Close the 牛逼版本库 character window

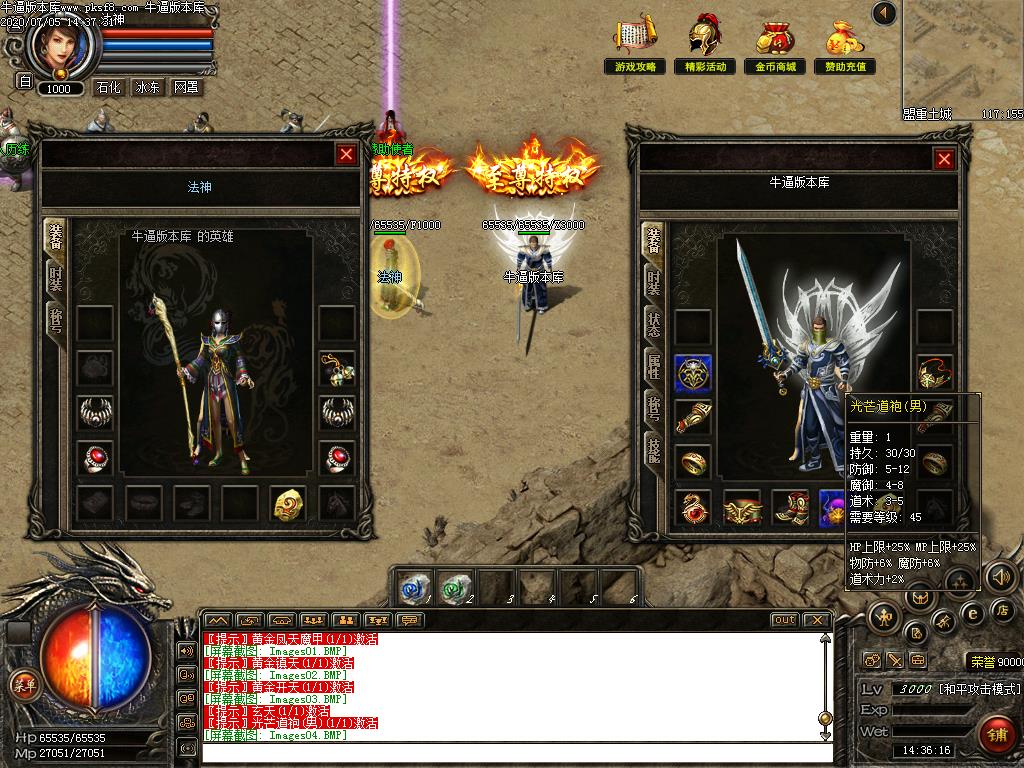(944, 159)
